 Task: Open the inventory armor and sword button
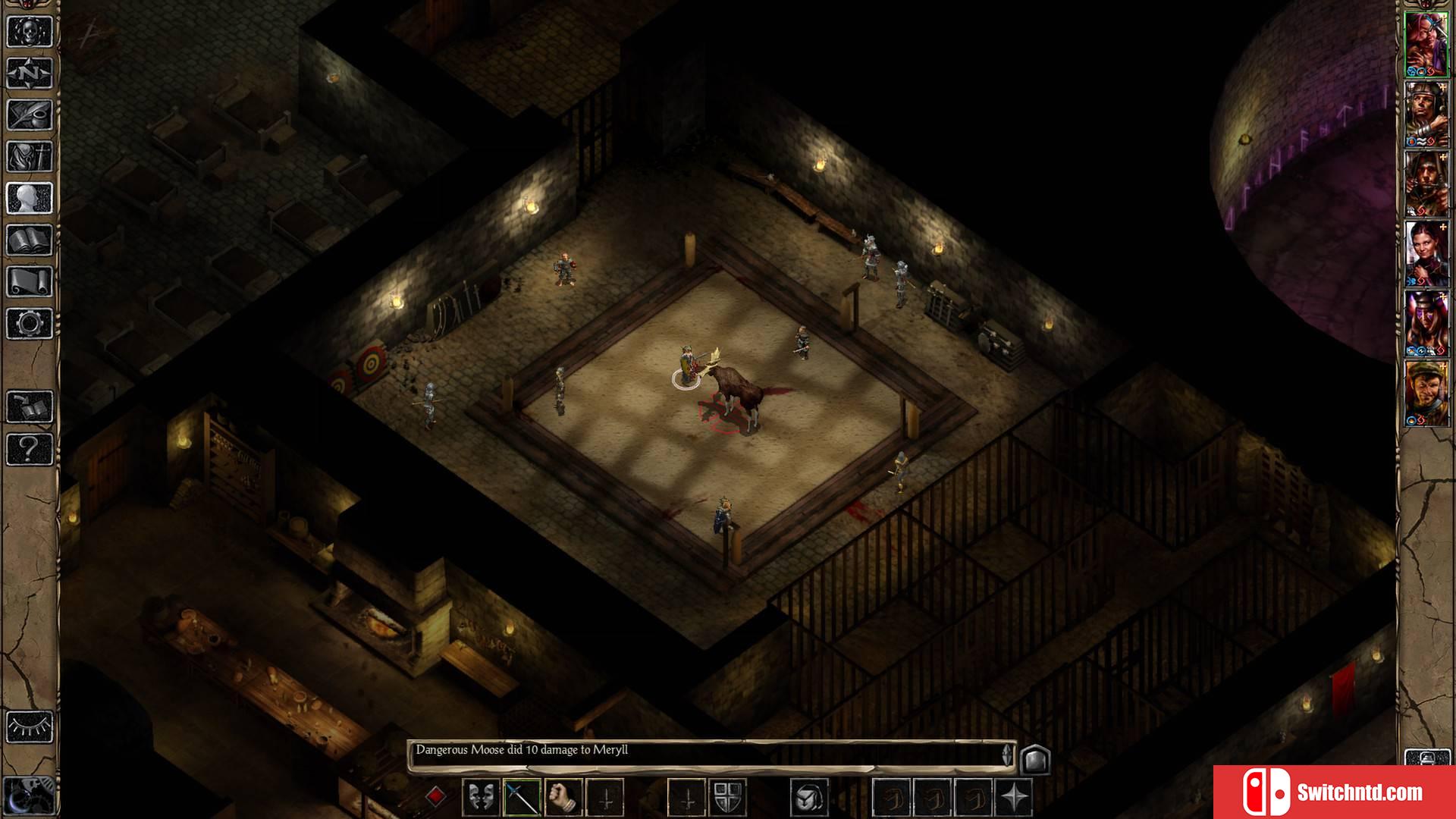coord(30,157)
